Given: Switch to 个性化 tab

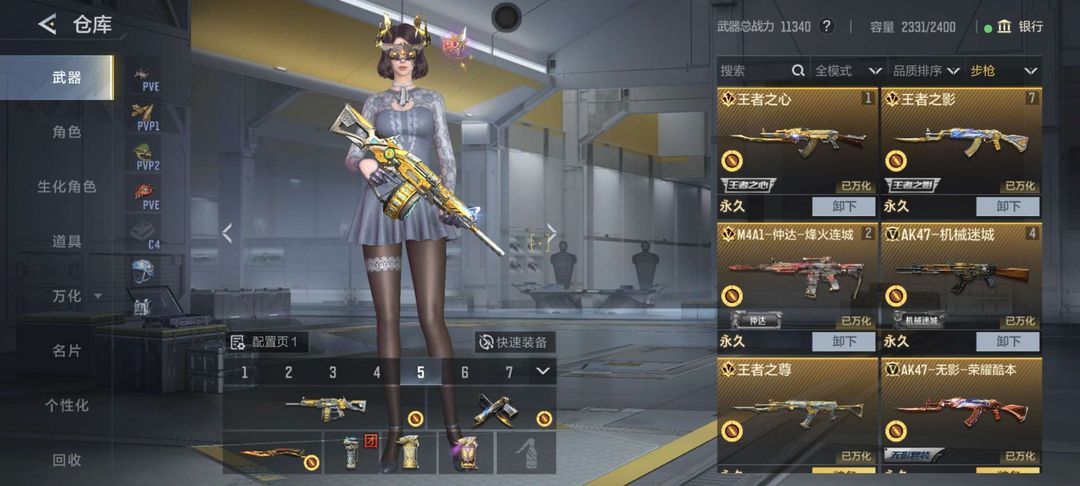Looking at the screenshot, I should [x=66, y=405].
